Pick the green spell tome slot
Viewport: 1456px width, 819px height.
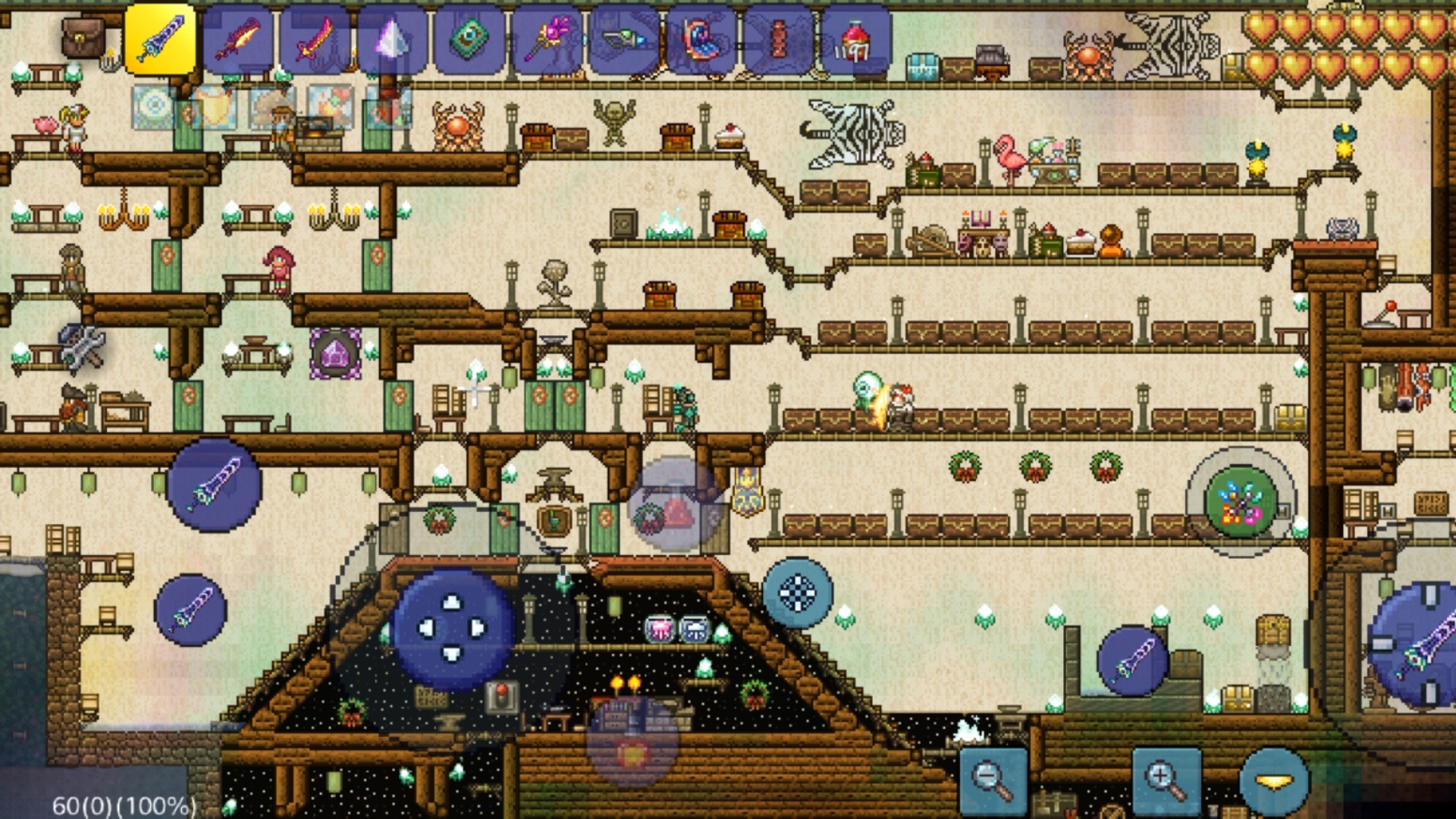tap(470, 39)
